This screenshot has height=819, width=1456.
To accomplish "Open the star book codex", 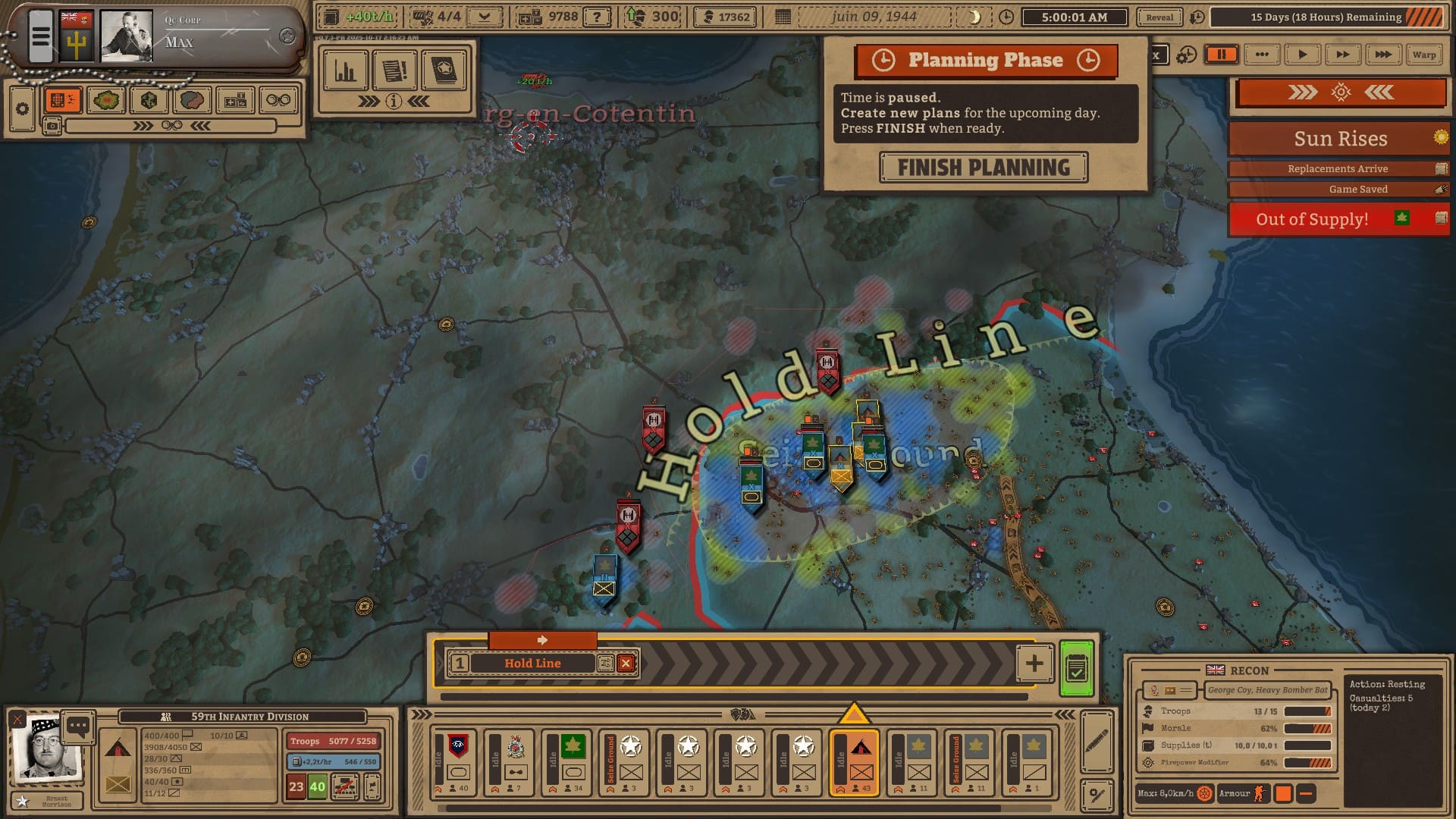I will click(x=444, y=71).
